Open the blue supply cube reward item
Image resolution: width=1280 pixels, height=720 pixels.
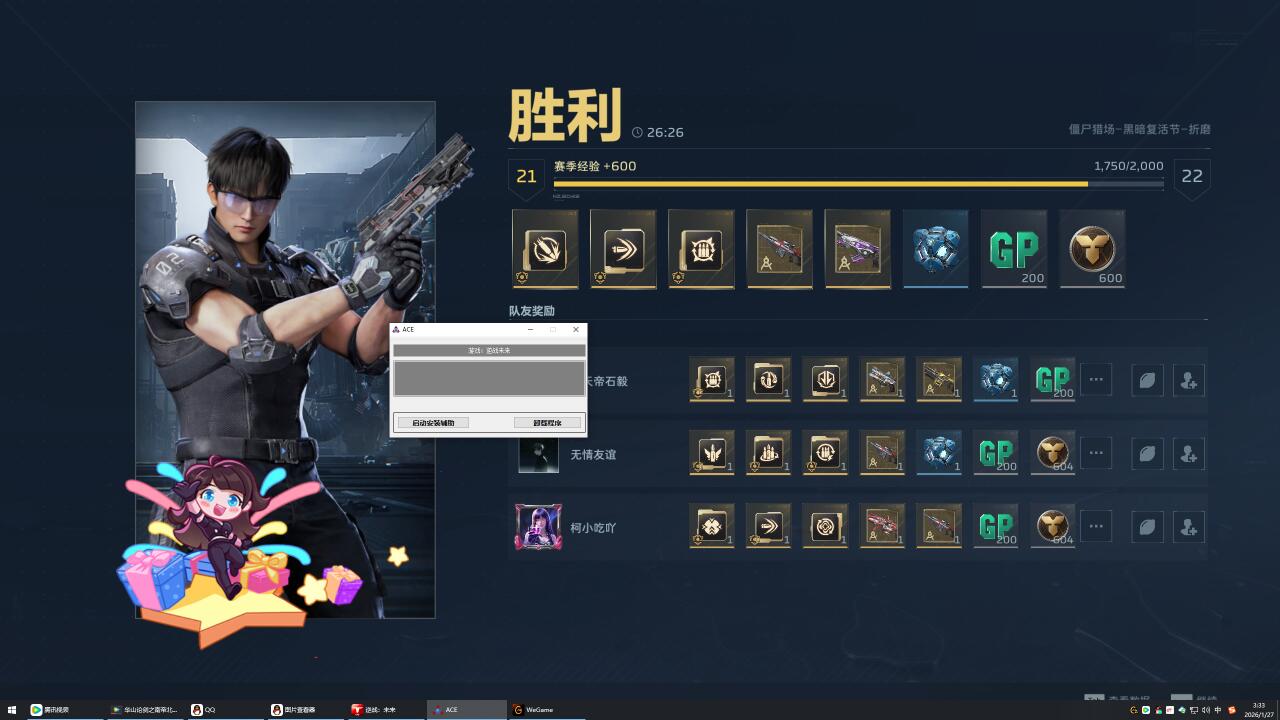(x=936, y=249)
